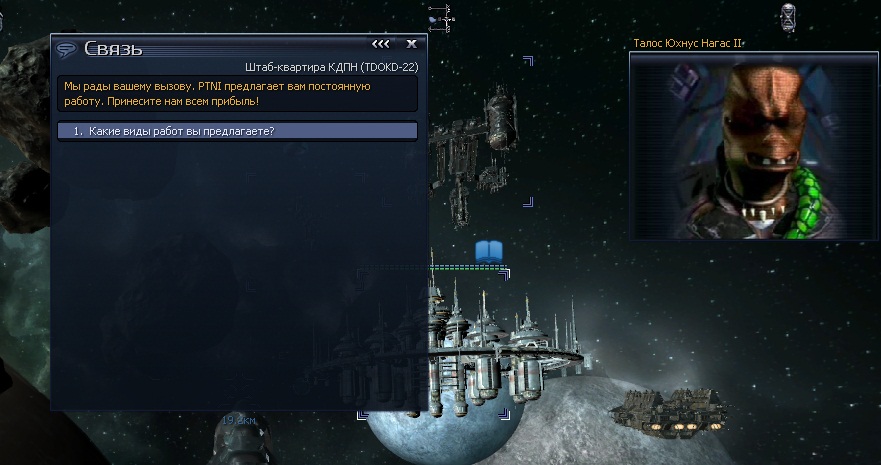
Task: Close the Связь communication window
Action: 411,44
